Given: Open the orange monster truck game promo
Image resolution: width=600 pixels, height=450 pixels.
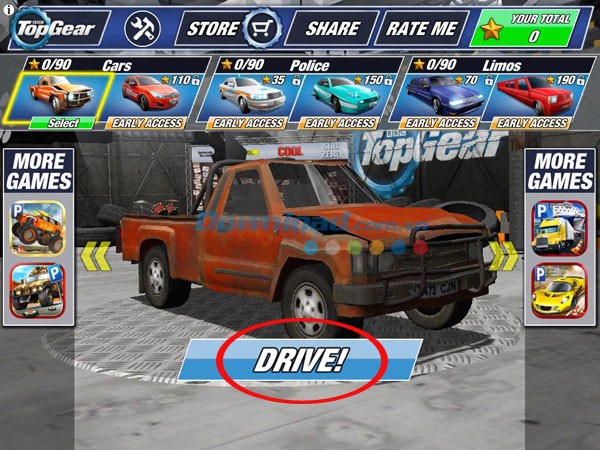Looking at the screenshot, I should pyautogui.click(x=39, y=227).
